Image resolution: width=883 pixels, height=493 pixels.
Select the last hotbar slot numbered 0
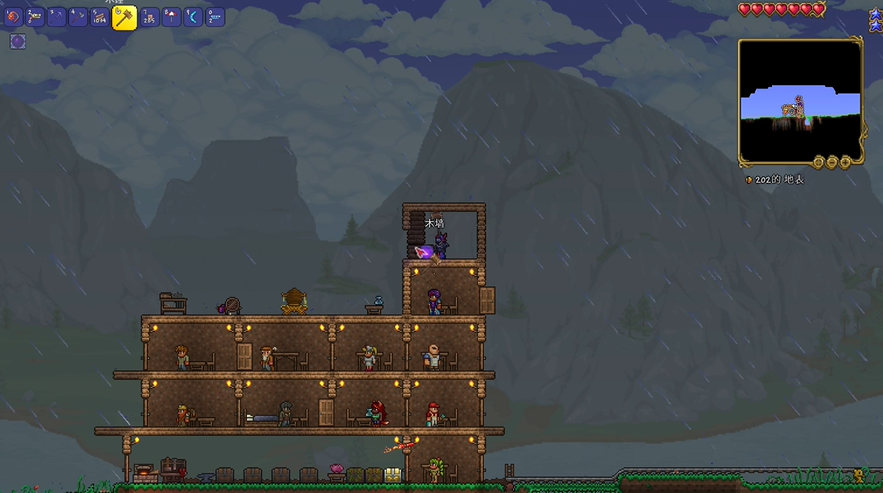click(215, 17)
